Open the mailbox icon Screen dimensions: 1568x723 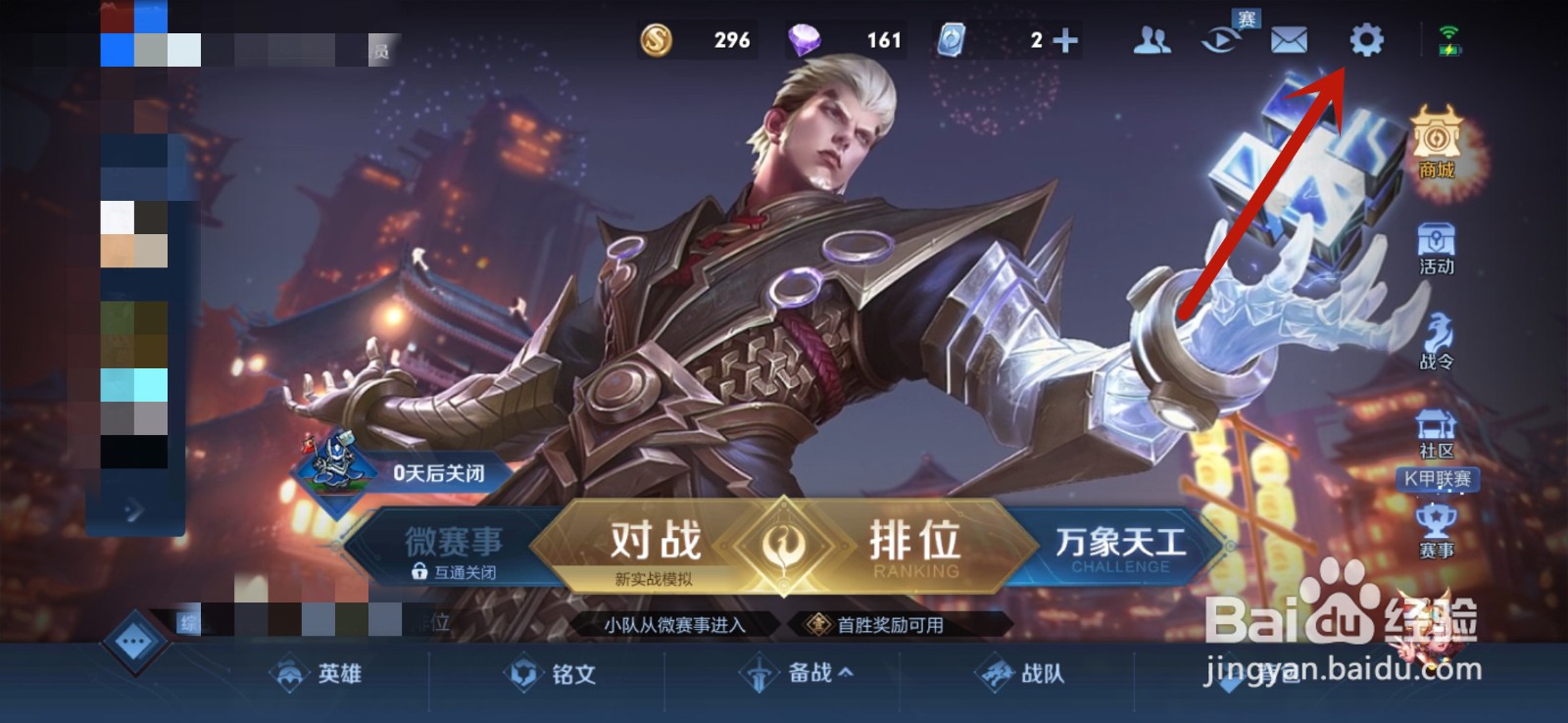(x=1292, y=41)
